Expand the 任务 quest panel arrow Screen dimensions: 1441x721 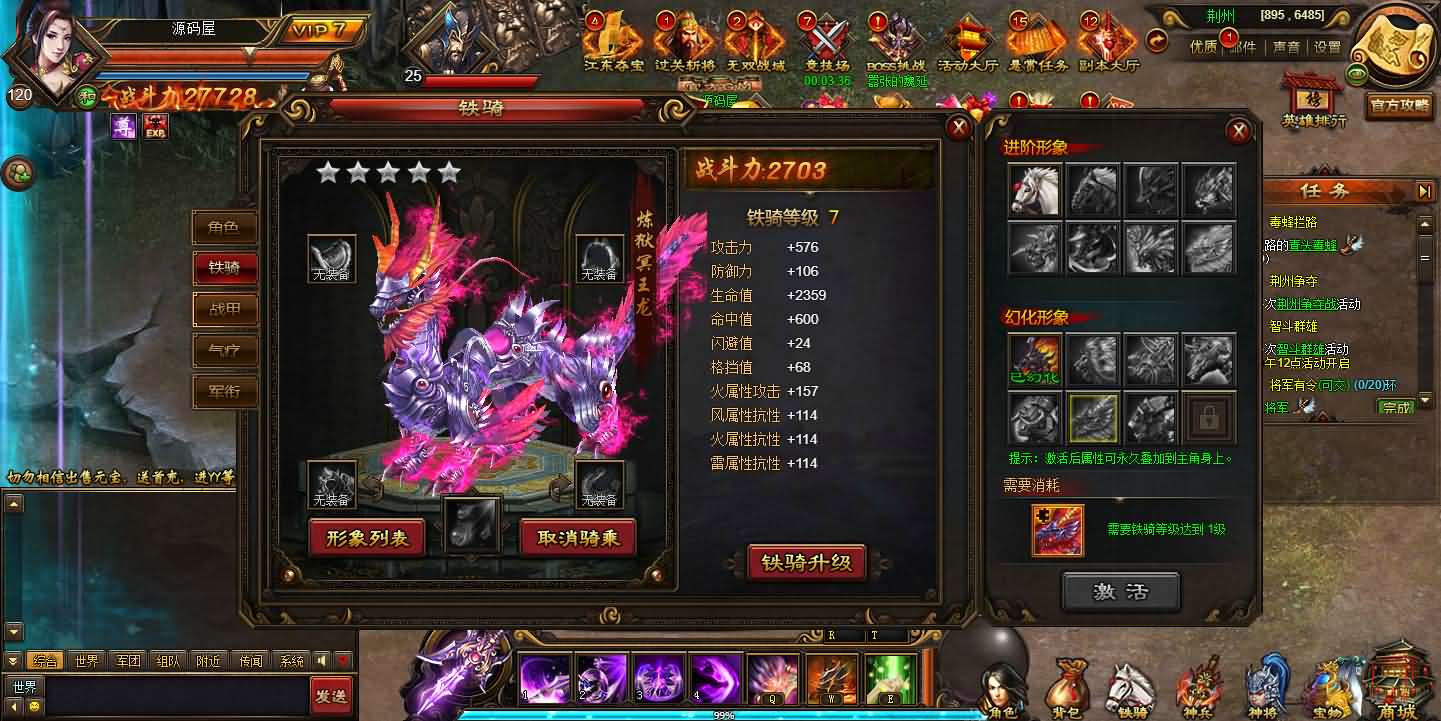(1424, 191)
